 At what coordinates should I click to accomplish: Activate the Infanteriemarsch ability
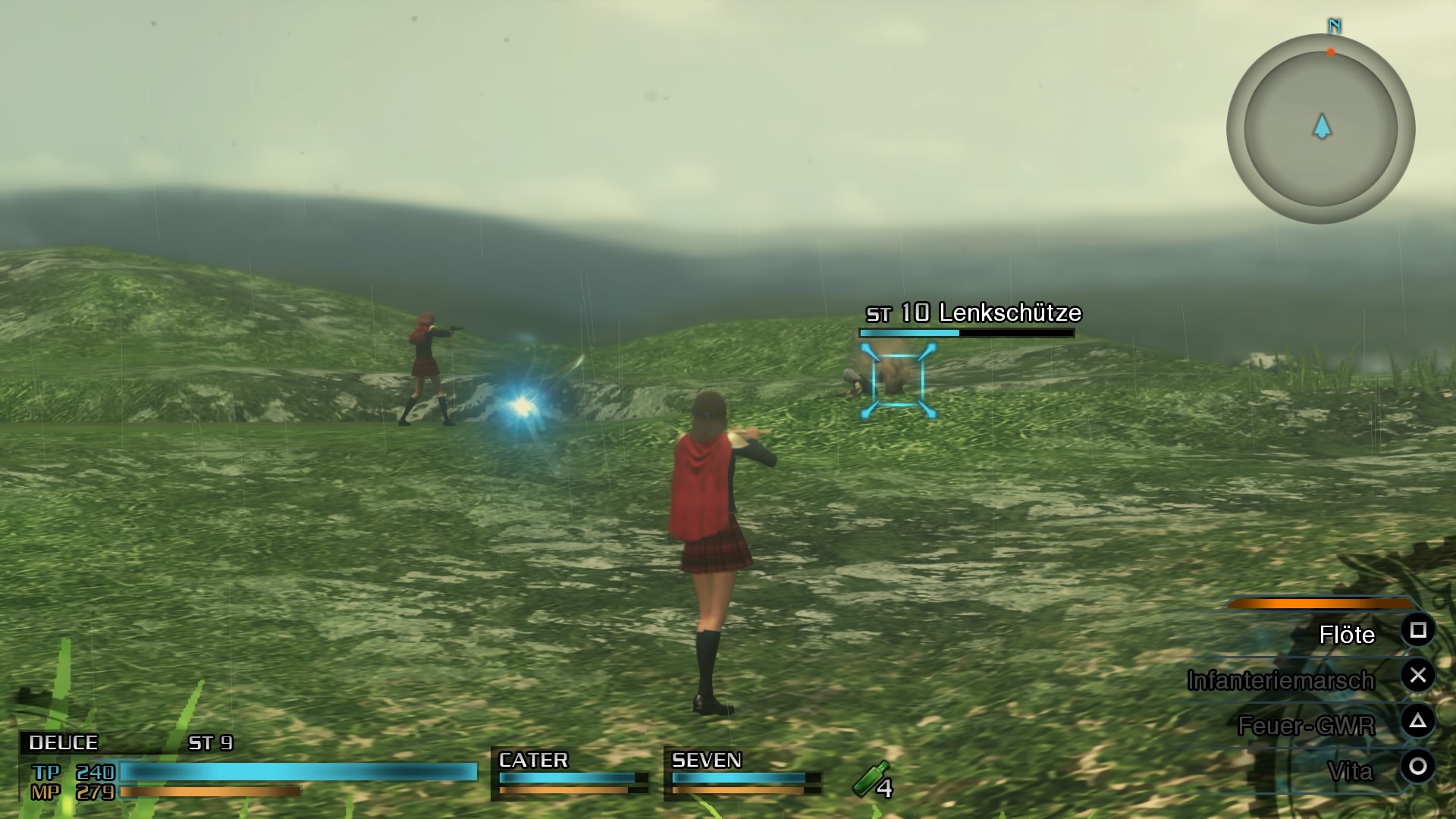pyautogui.click(x=1281, y=680)
